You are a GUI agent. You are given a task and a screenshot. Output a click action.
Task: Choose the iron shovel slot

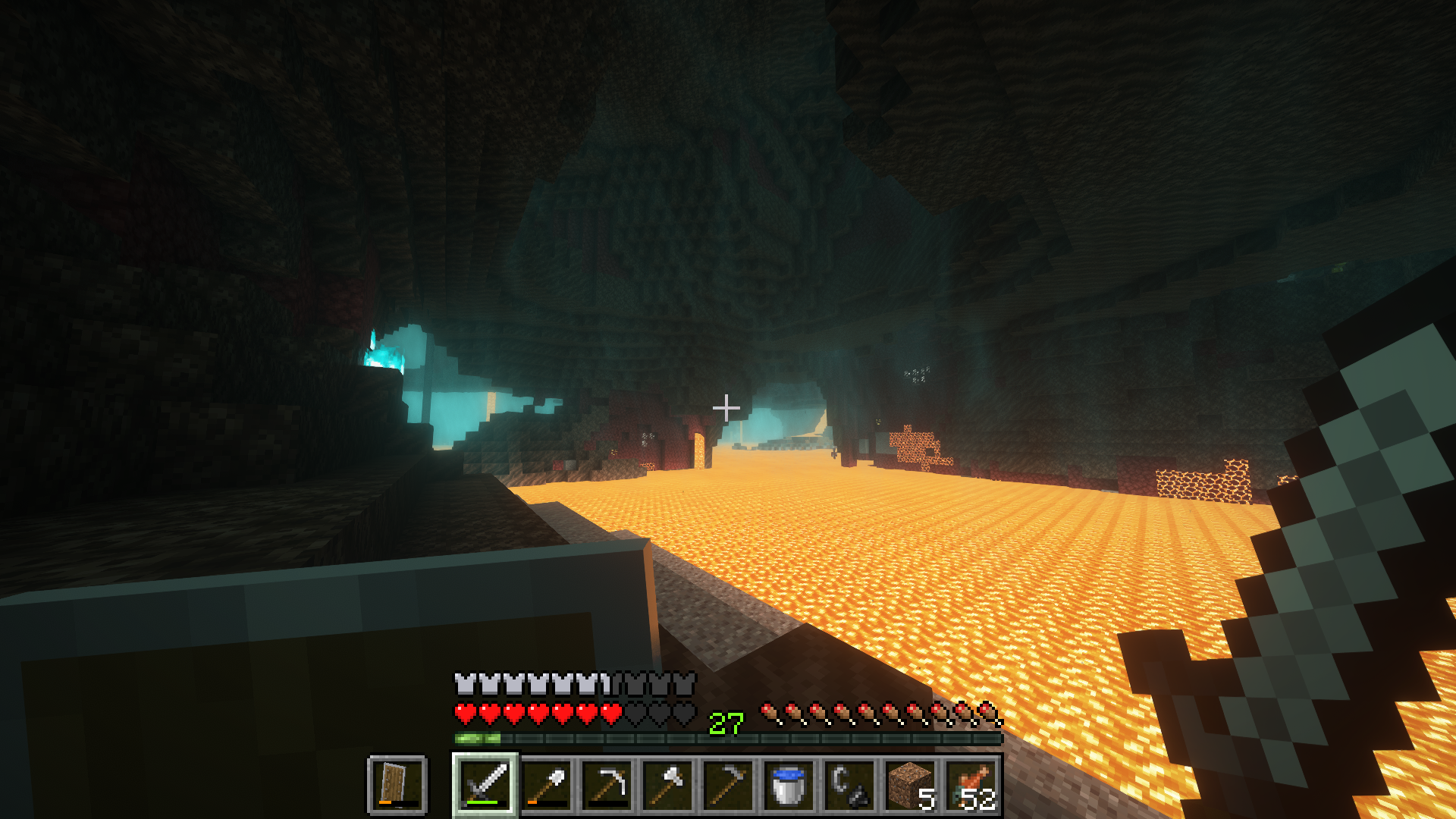547,784
